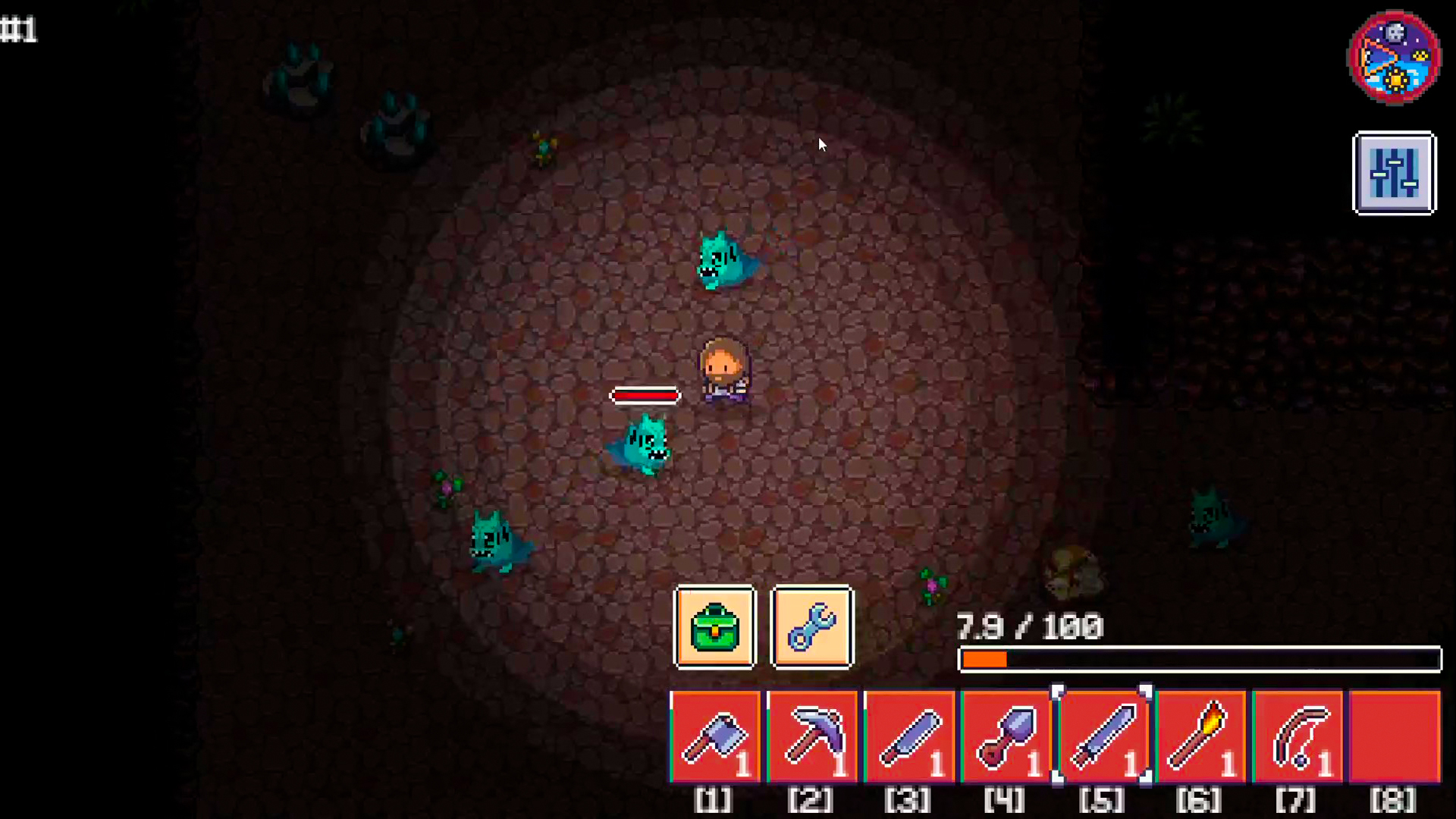Click the 7.9 / 100 progress text
This screenshot has height=819, width=1456.
1030,628
